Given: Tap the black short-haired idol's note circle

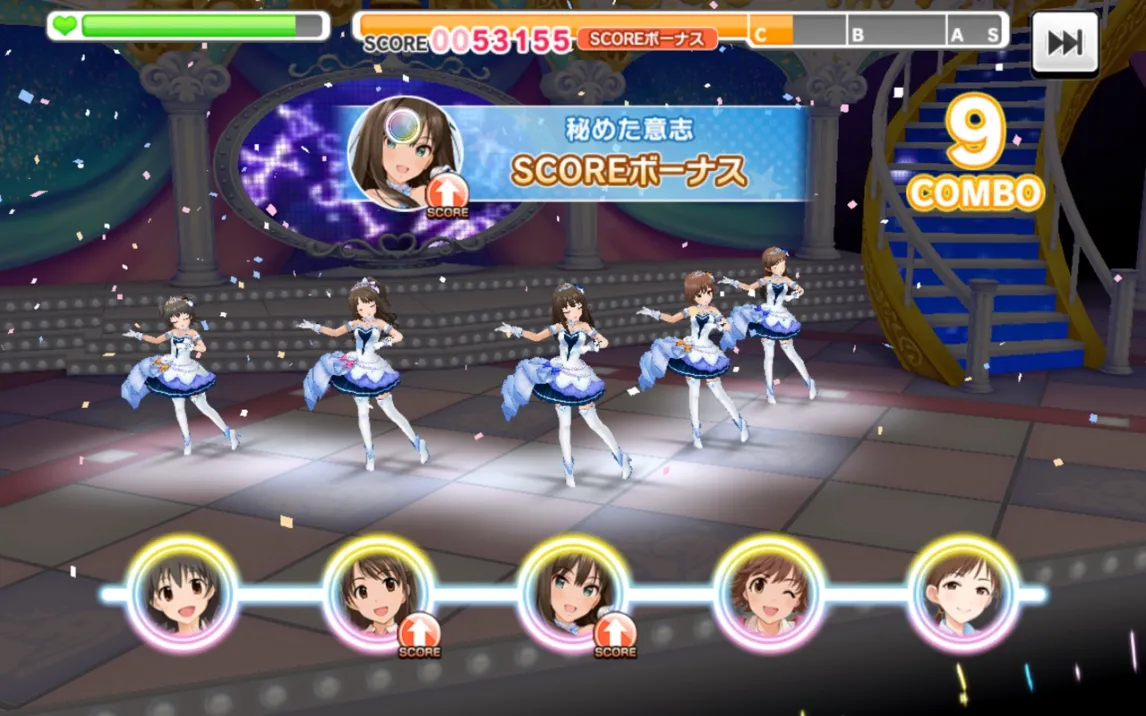Looking at the screenshot, I should click(x=183, y=594).
